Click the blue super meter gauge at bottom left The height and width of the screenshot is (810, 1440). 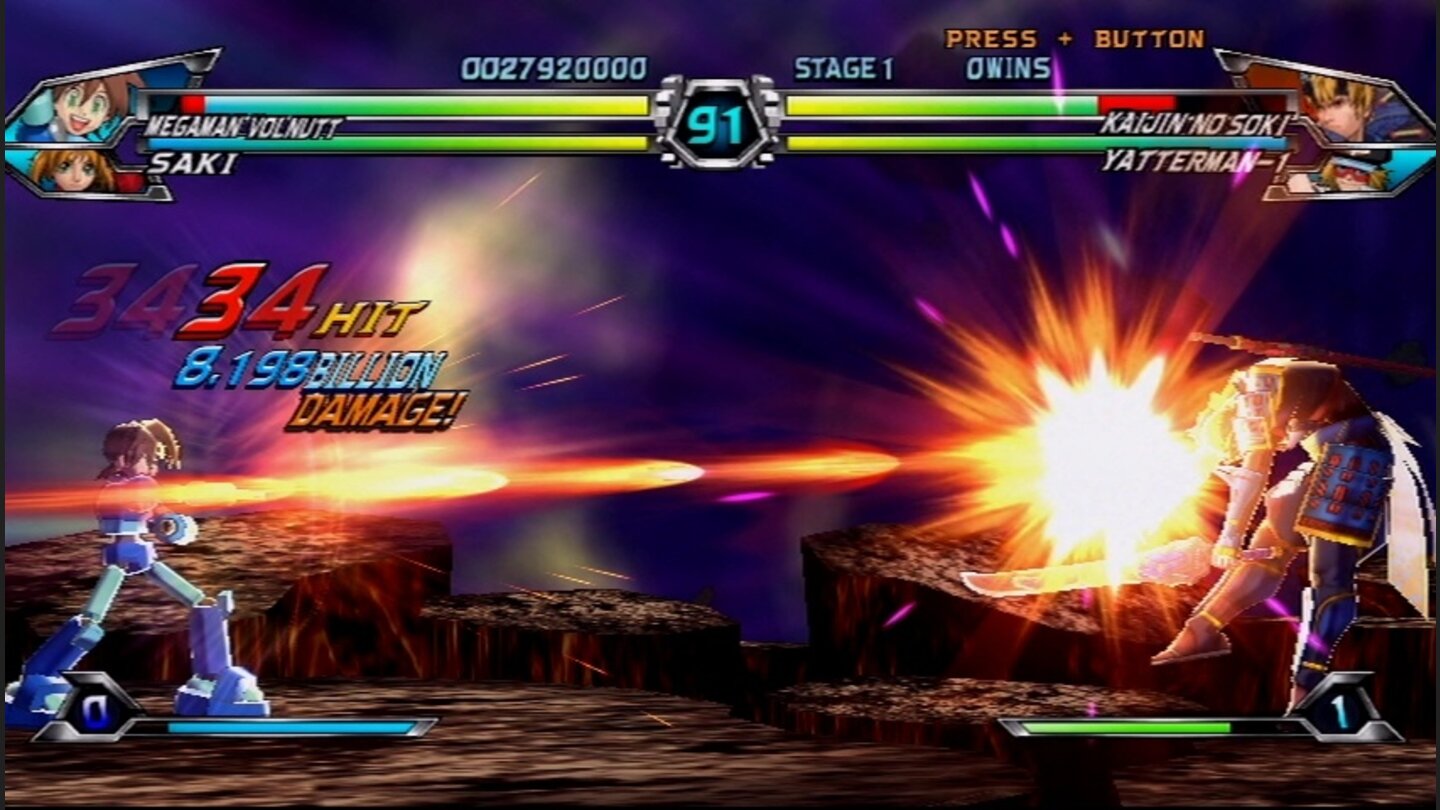point(290,724)
